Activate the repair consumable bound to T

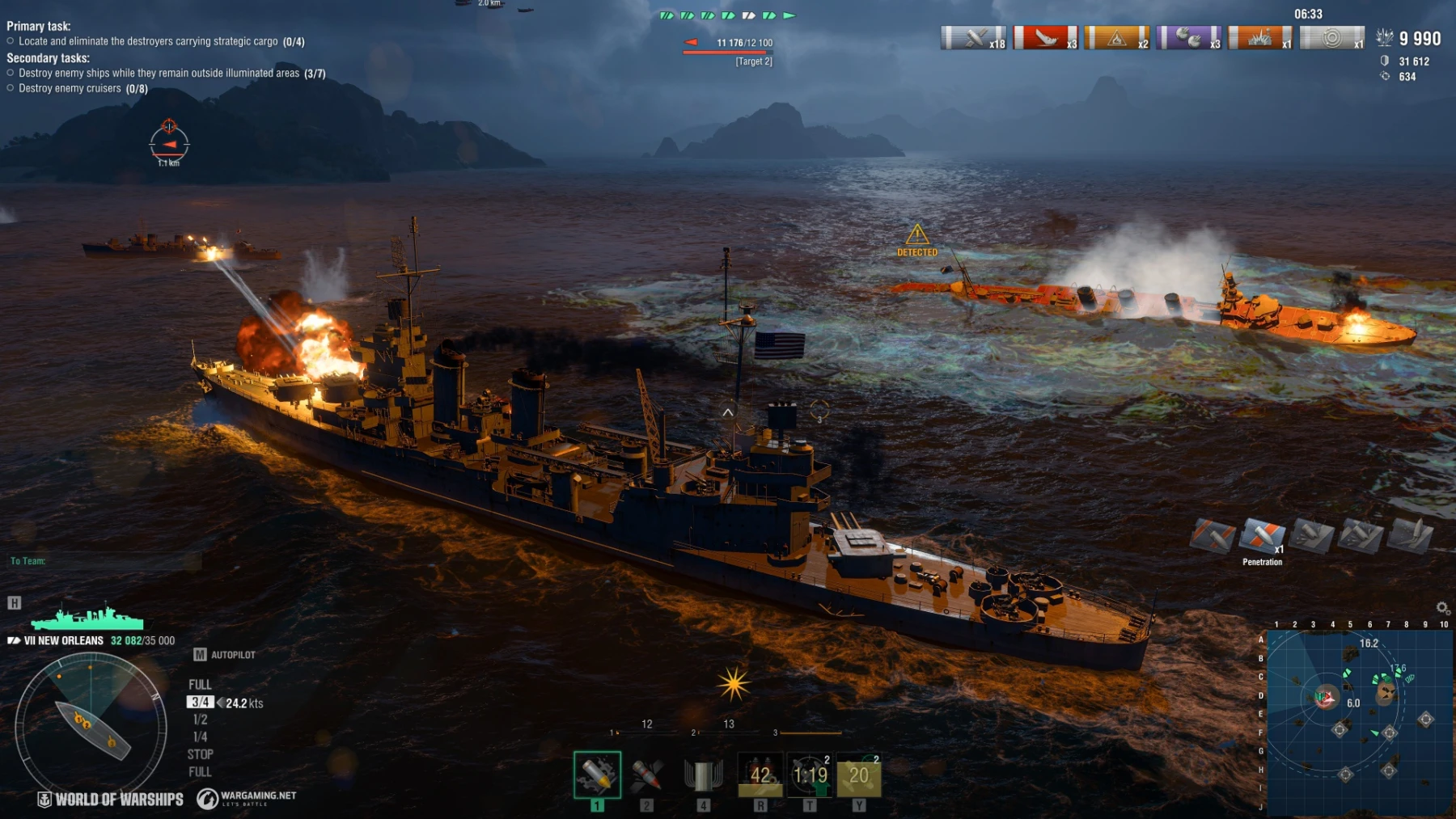811,774
